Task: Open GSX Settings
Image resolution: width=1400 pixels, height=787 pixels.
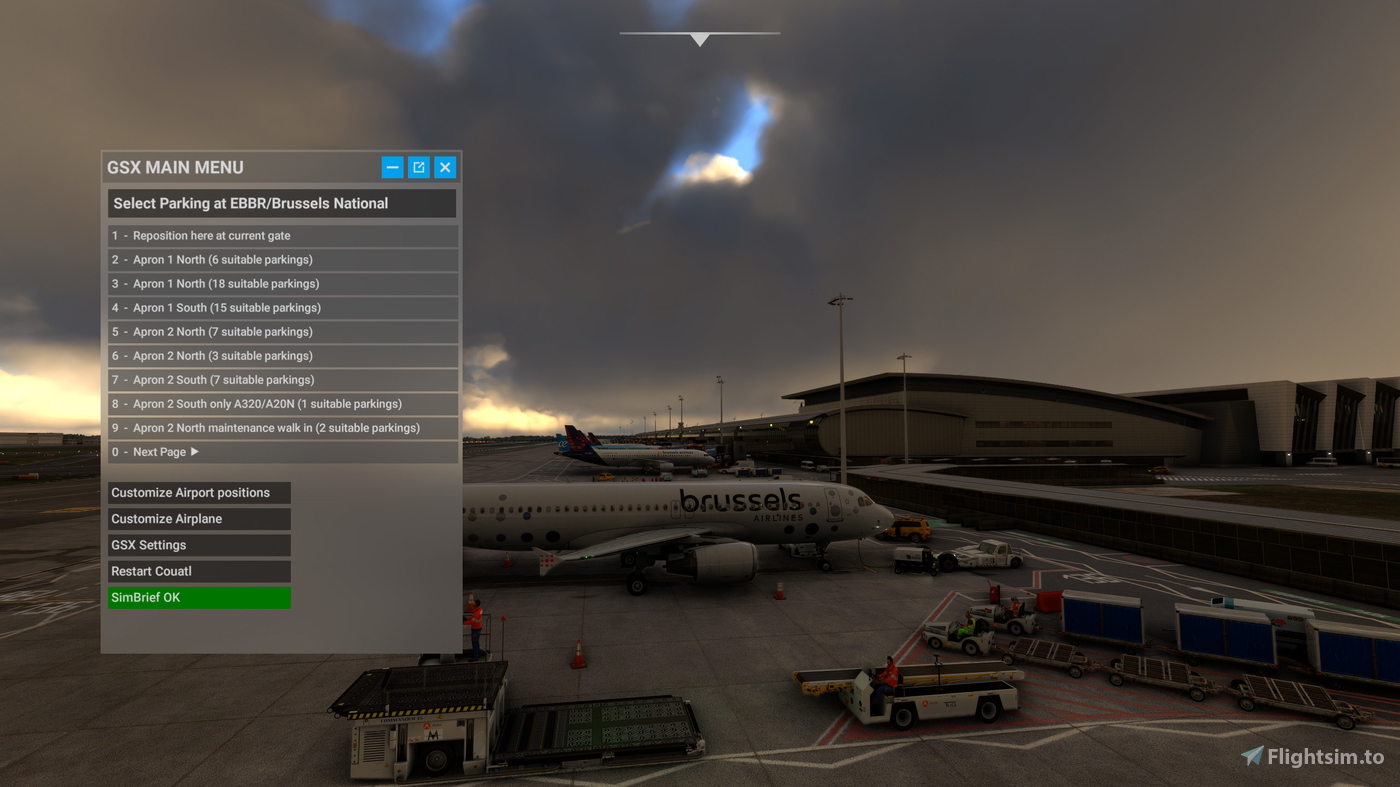Action: point(198,544)
